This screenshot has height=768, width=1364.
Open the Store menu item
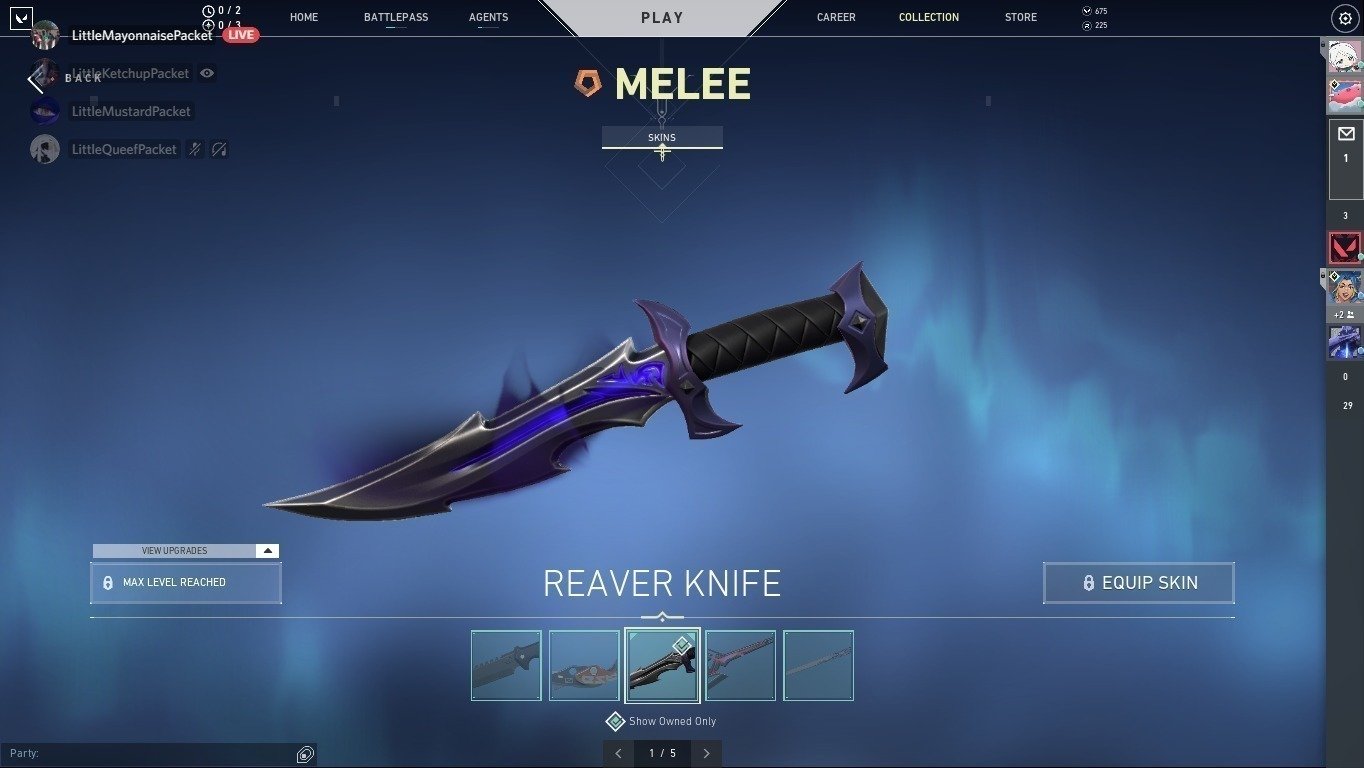click(1020, 17)
